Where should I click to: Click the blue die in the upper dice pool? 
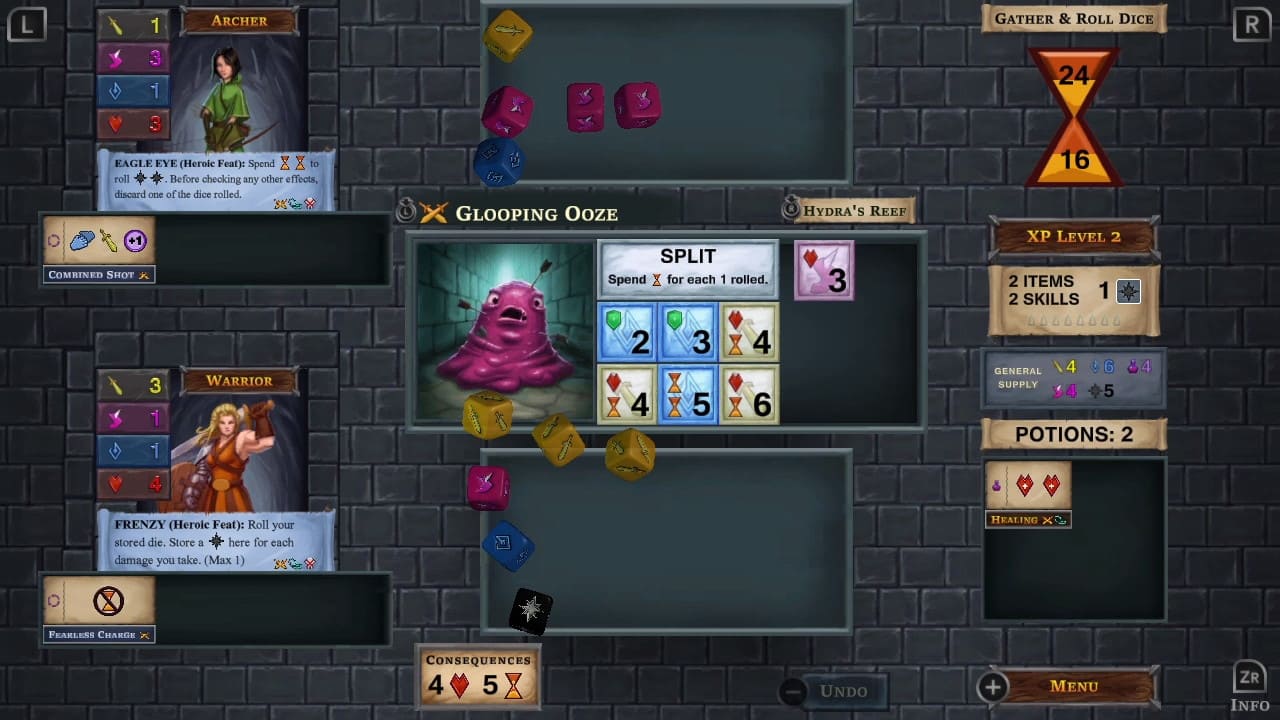pyautogui.click(x=498, y=162)
